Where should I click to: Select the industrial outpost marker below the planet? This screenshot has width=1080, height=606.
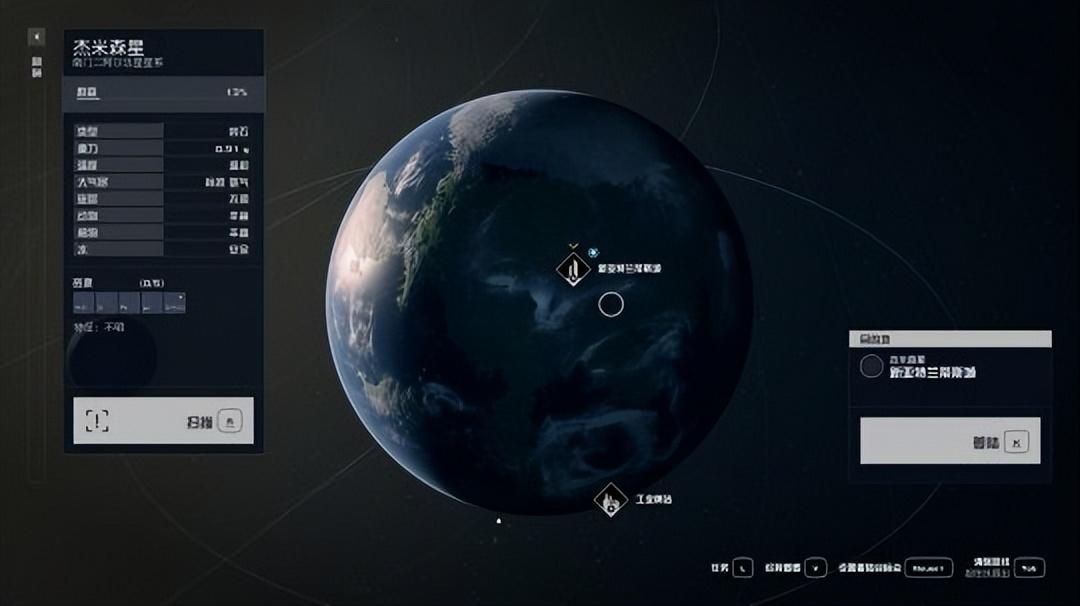pyautogui.click(x=609, y=499)
